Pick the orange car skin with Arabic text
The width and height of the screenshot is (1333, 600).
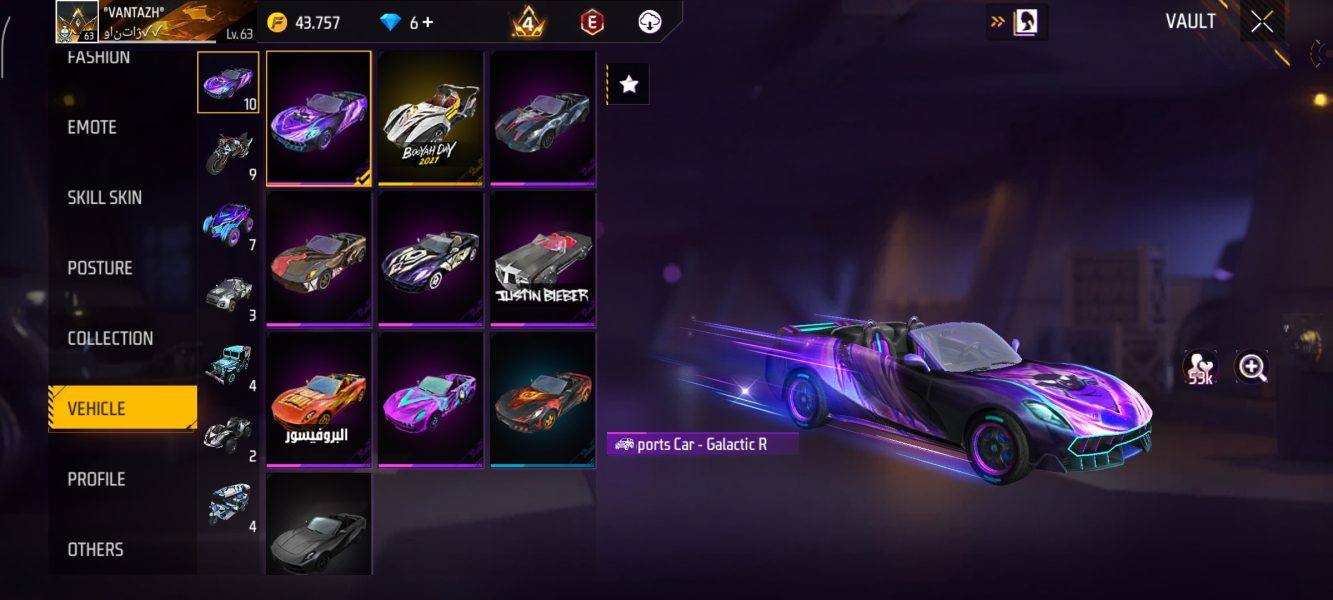tap(319, 398)
